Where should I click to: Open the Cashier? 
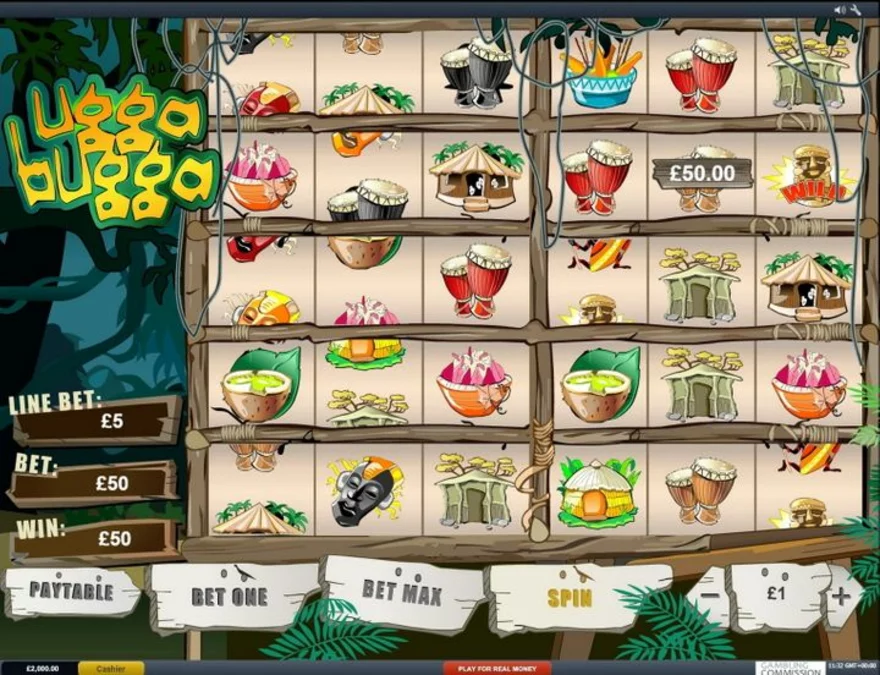(110, 668)
